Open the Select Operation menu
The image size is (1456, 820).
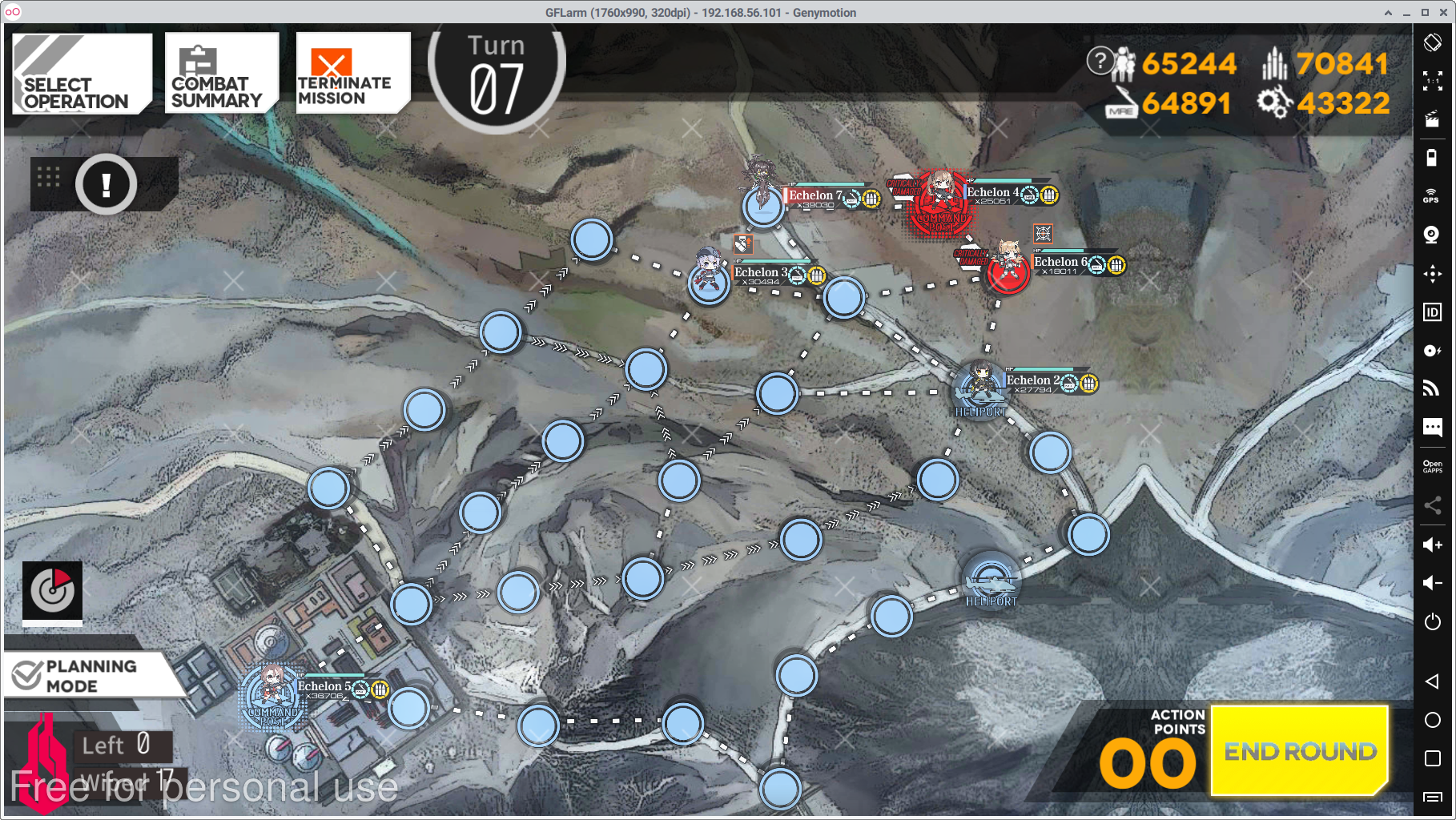tap(81, 74)
